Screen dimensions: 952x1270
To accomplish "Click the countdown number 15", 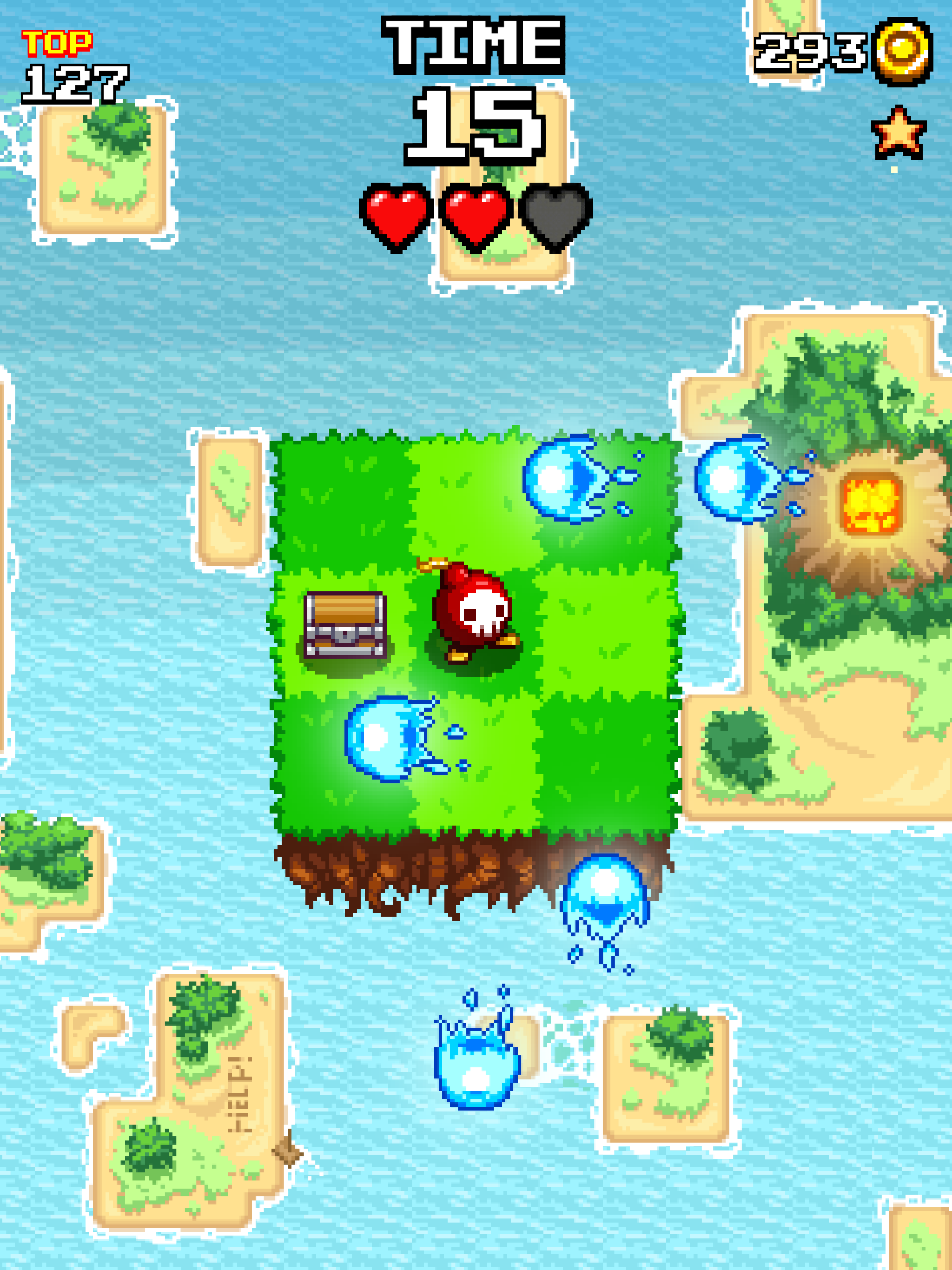I will click(x=476, y=124).
